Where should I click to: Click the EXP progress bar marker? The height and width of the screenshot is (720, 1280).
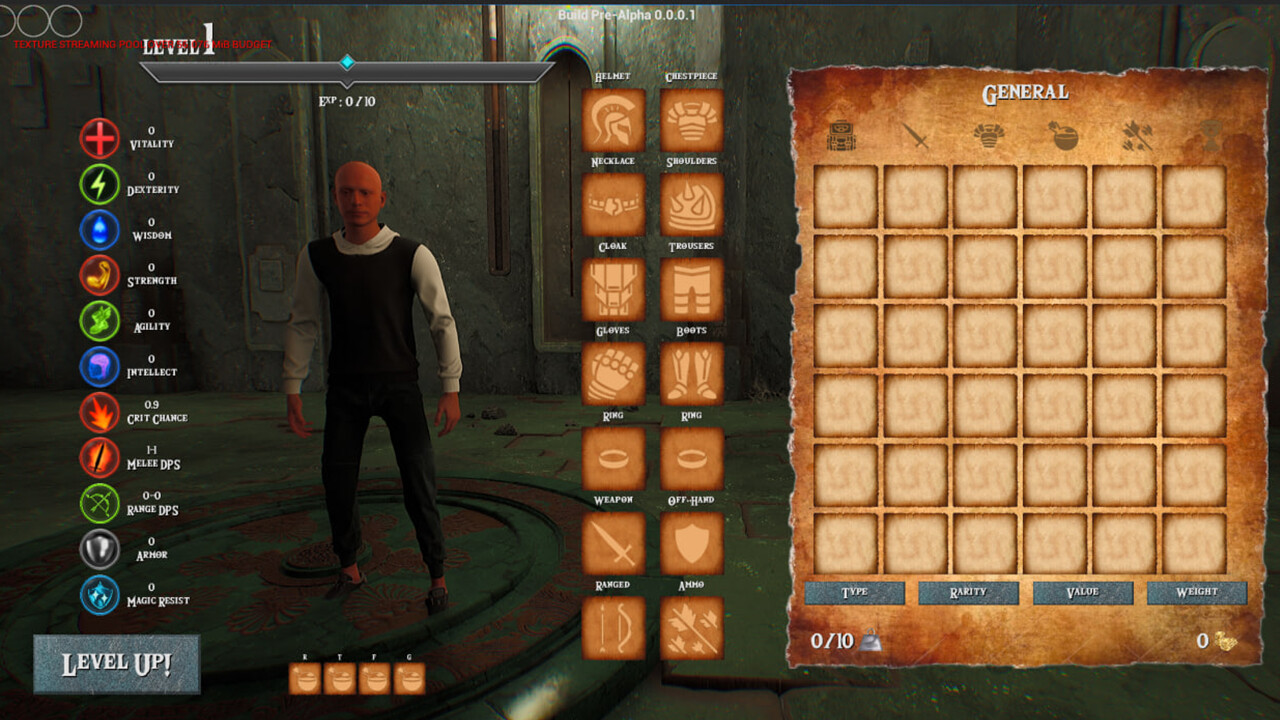click(345, 60)
